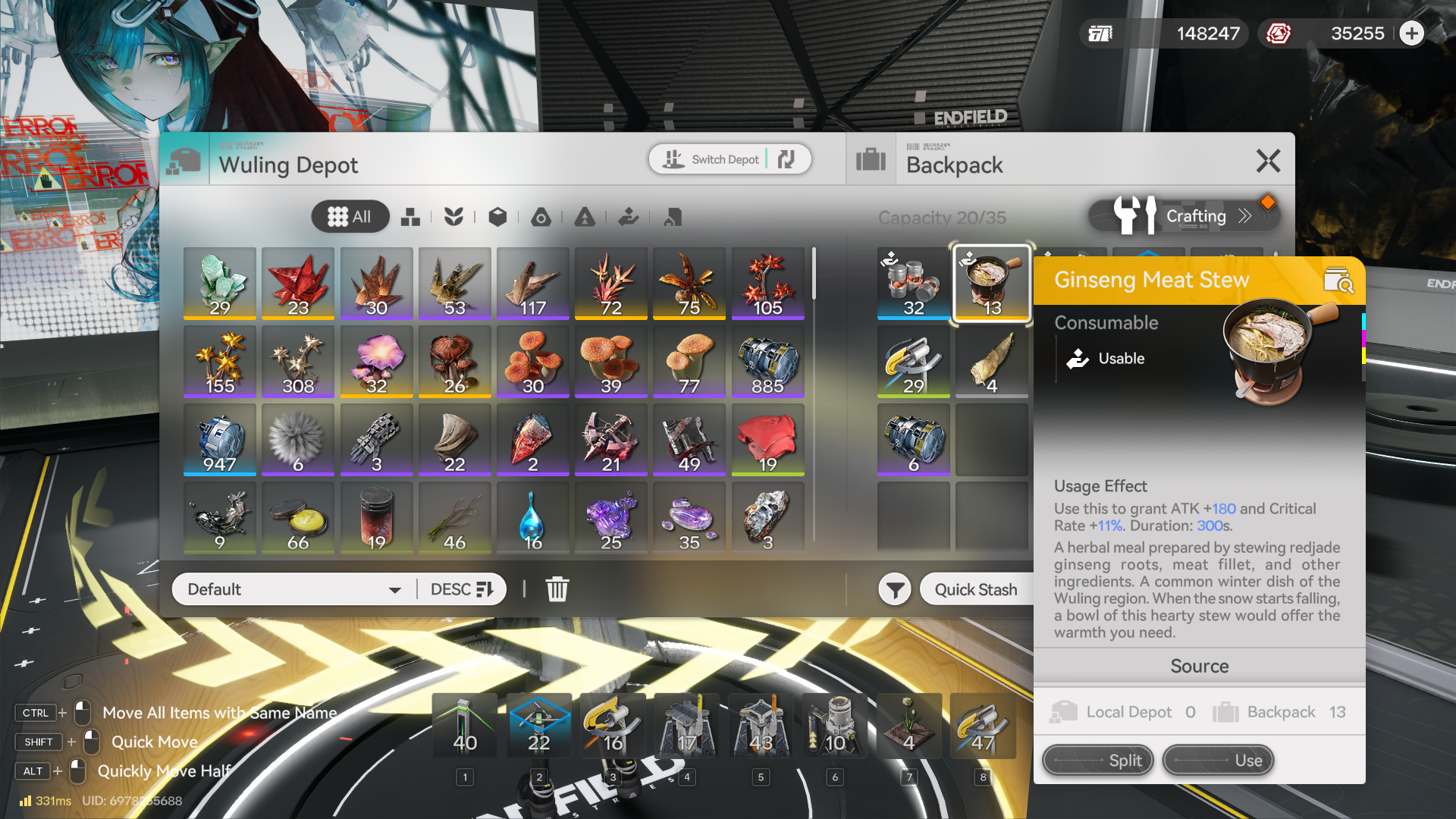Expand the Source section
Screen dimensions: 1456x819
pos(1199,666)
